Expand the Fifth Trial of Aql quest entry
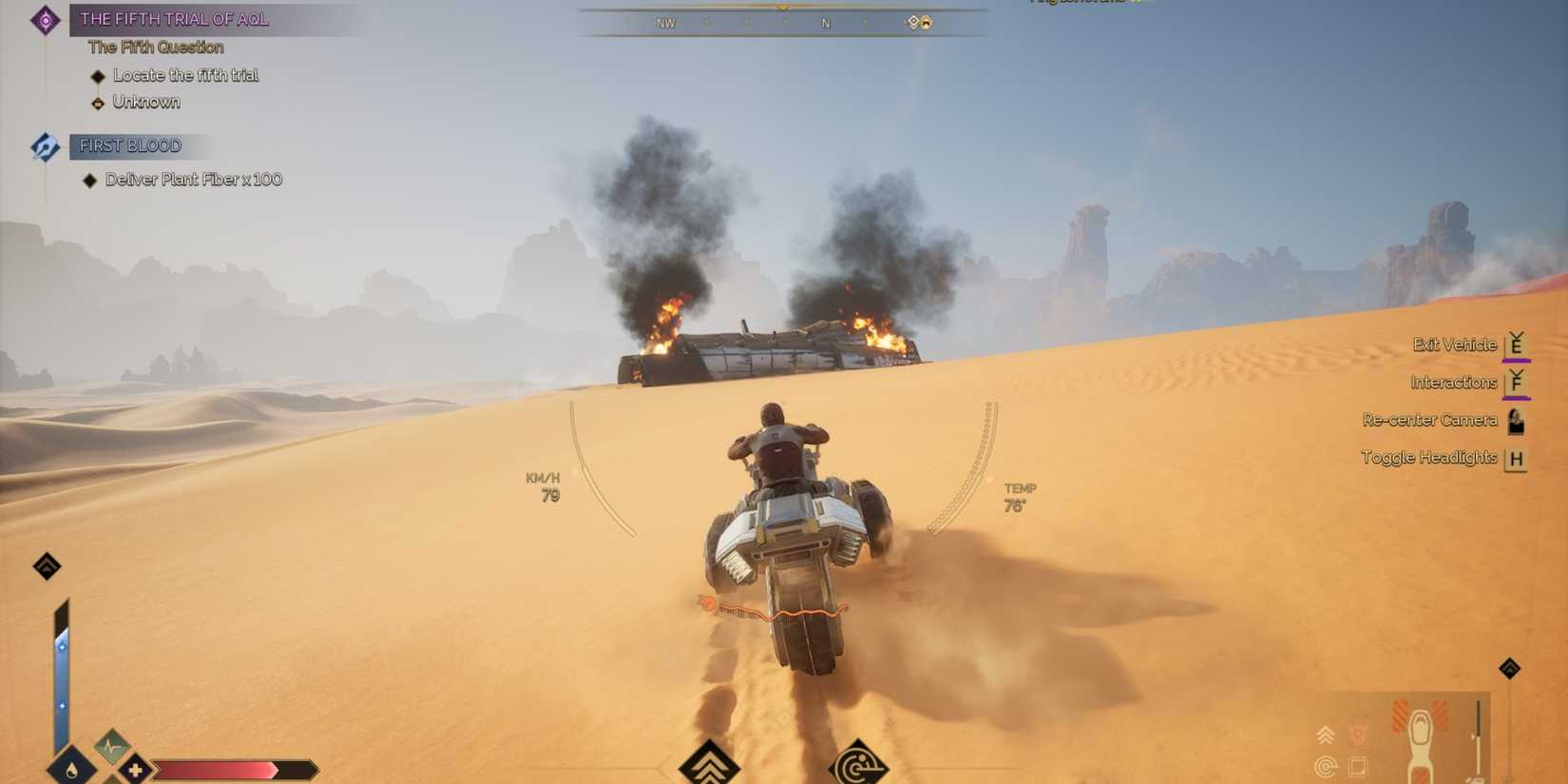This screenshot has height=784, width=1568. 175,18
